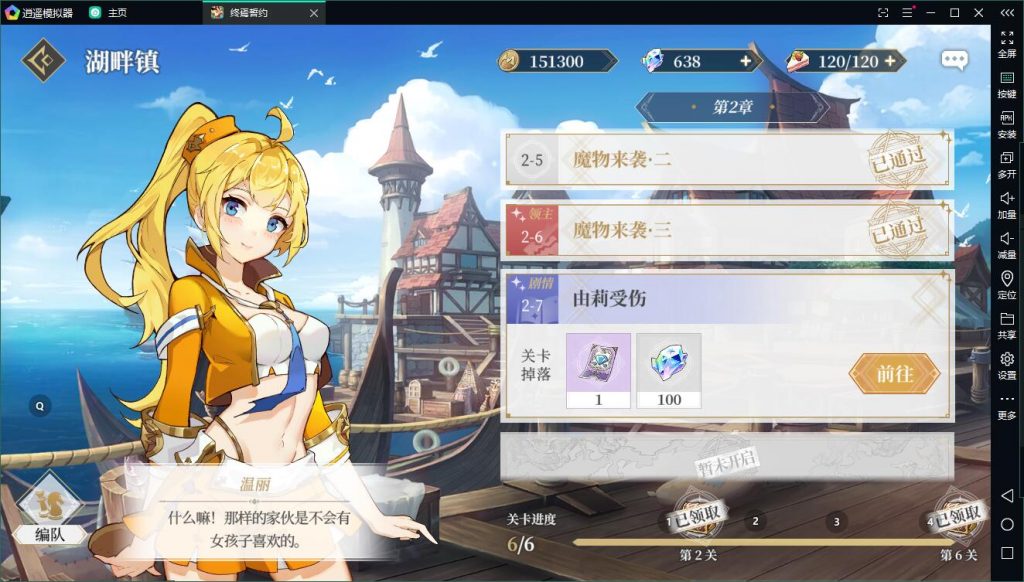Add more diamonds with the plus button
Image resolution: width=1024 pixels, height=582 pixels.
[745, 61]
